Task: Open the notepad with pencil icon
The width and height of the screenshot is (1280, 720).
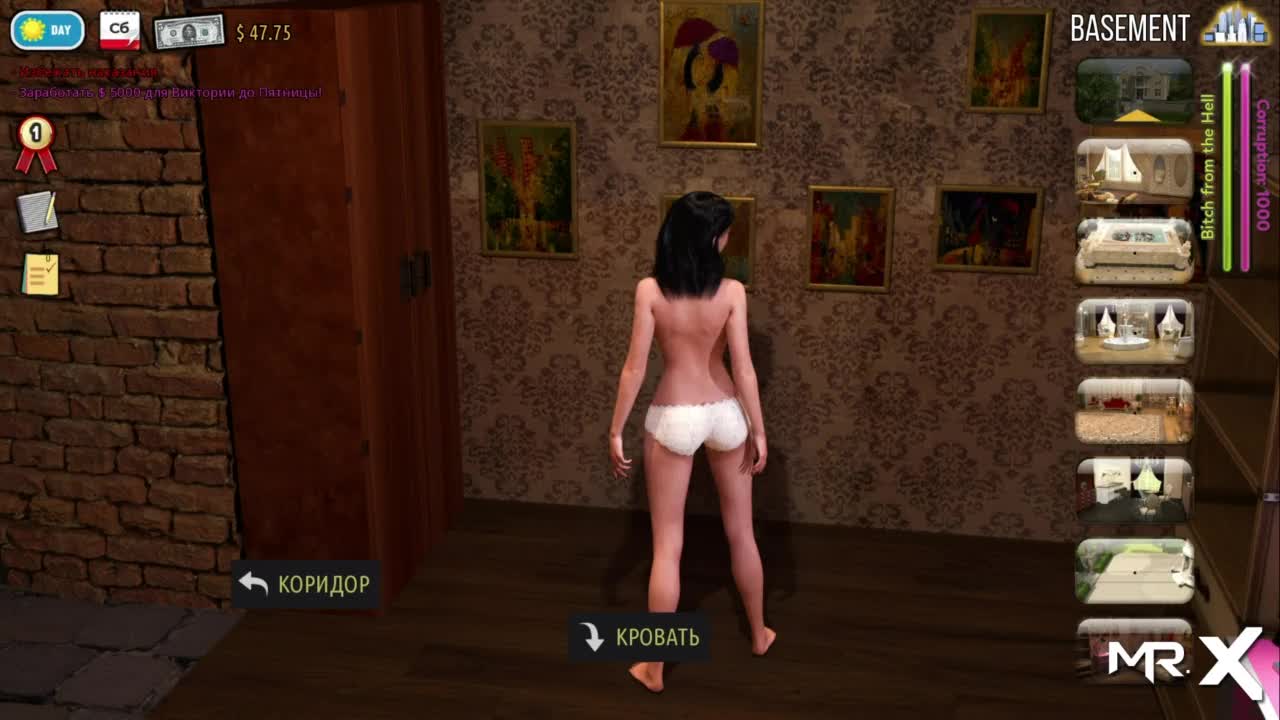Action: click(x=37, y=211)
